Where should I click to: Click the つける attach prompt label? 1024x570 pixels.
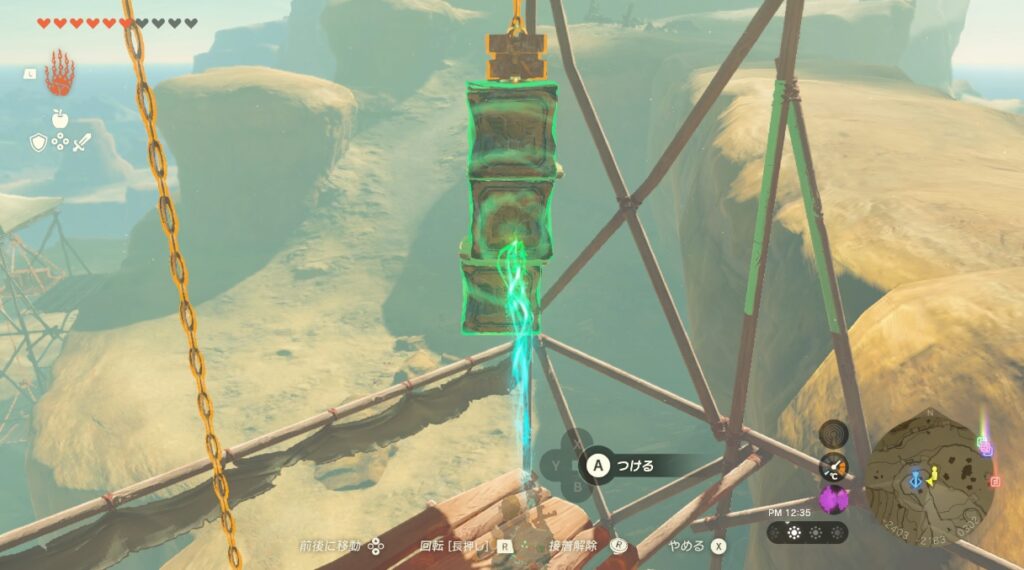click(634, 465)
